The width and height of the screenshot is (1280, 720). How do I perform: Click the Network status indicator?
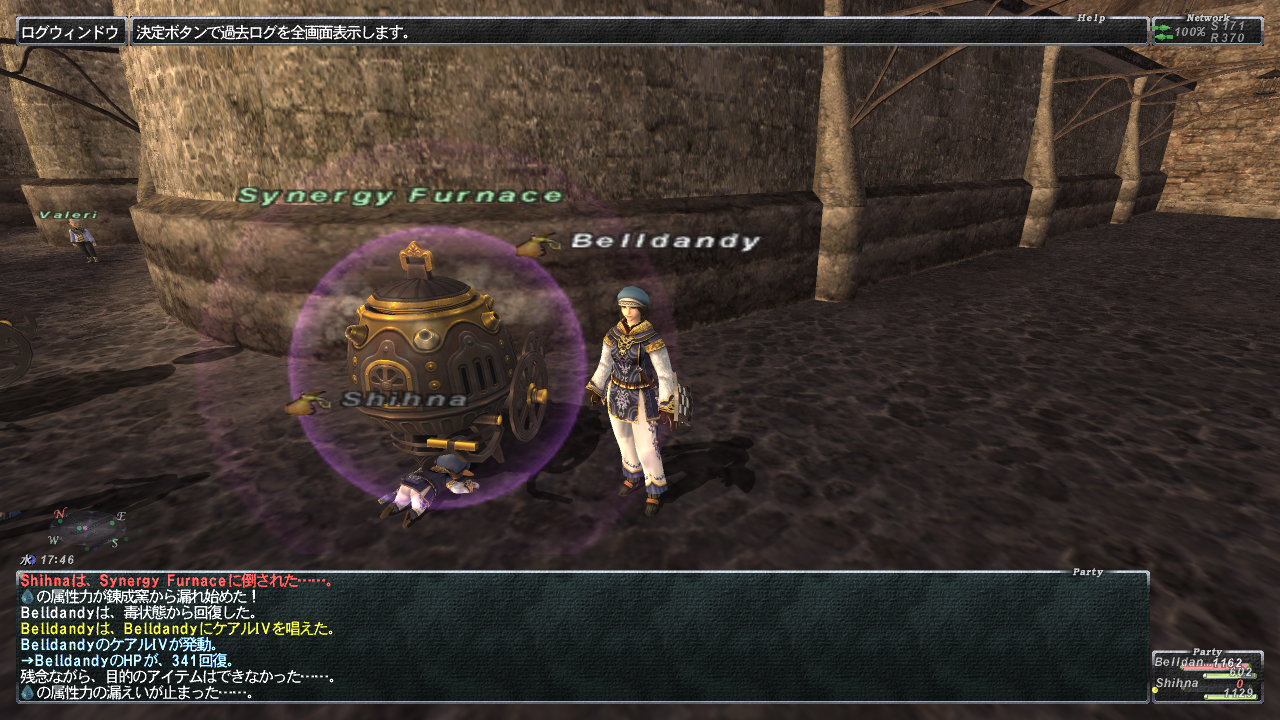click(x=1207, y=32)
